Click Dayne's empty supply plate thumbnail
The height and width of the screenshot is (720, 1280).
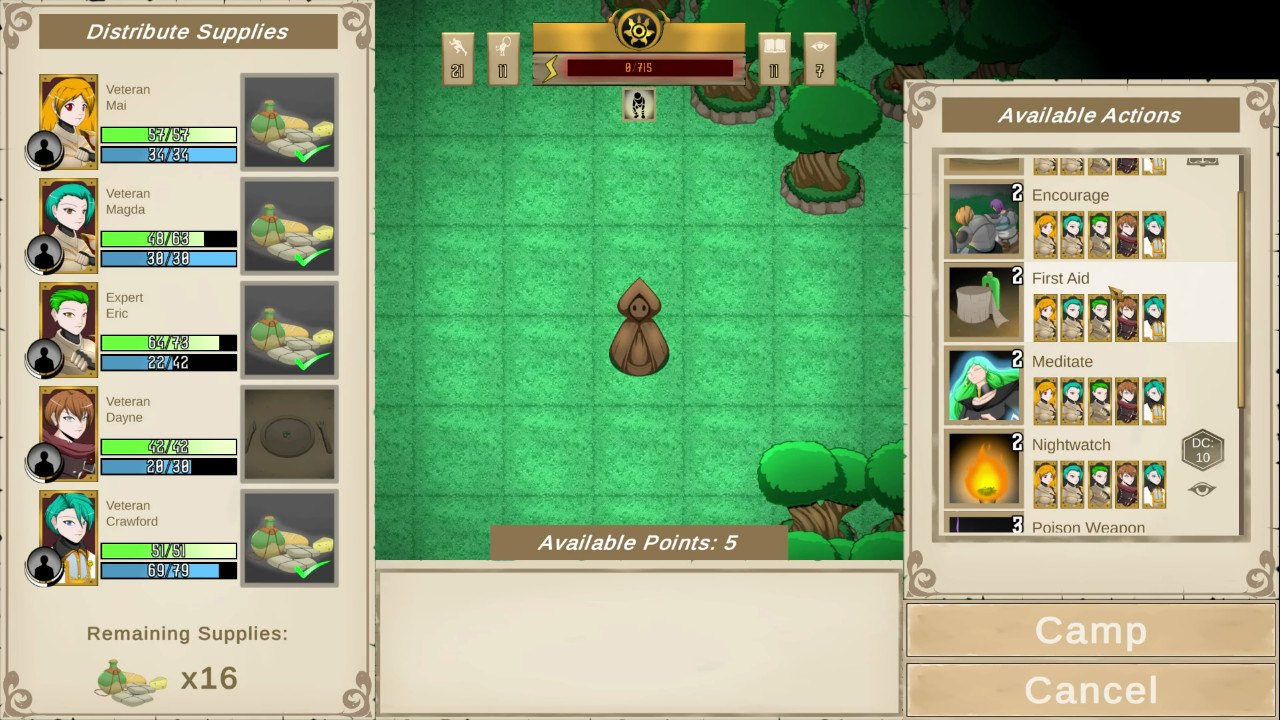pos(289,434)
